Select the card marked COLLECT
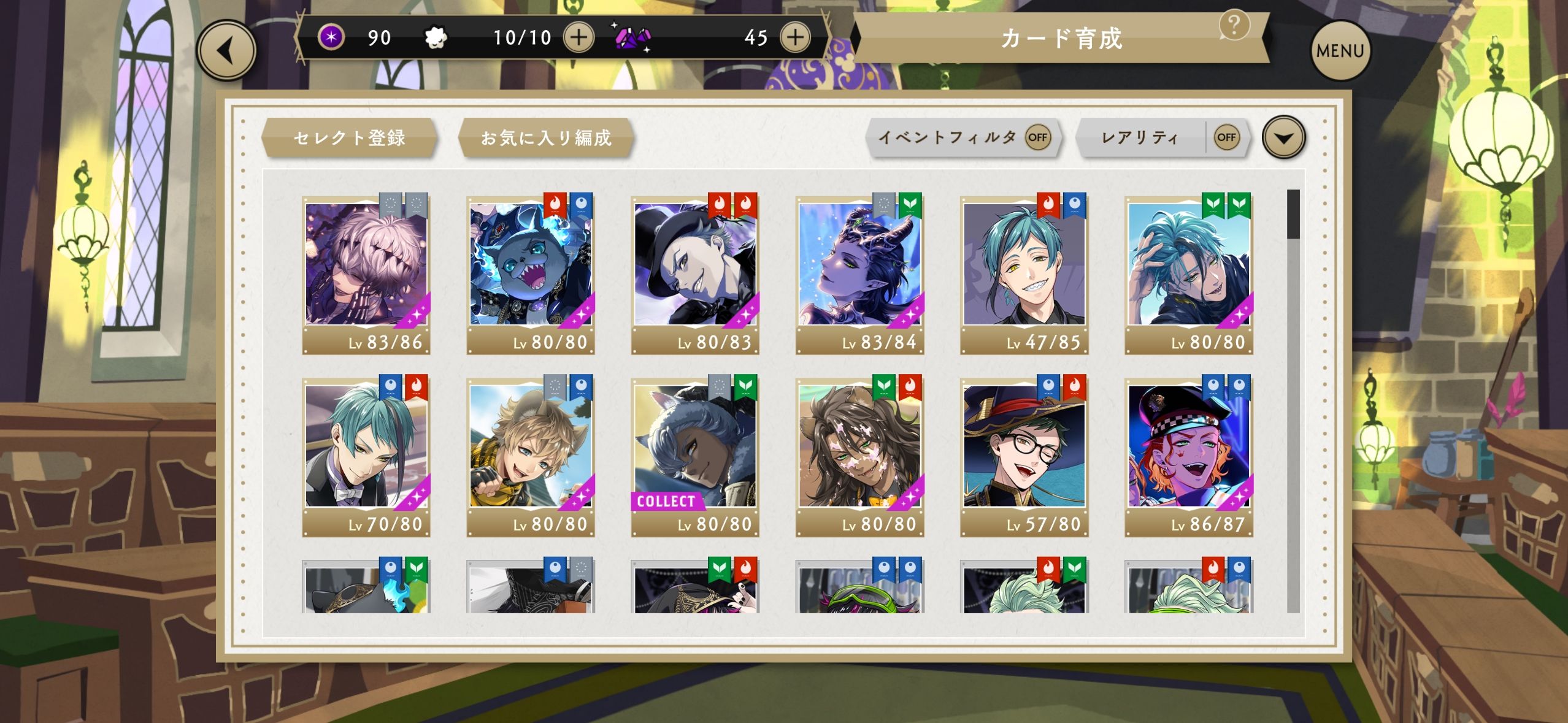 [x=695, y=456]
